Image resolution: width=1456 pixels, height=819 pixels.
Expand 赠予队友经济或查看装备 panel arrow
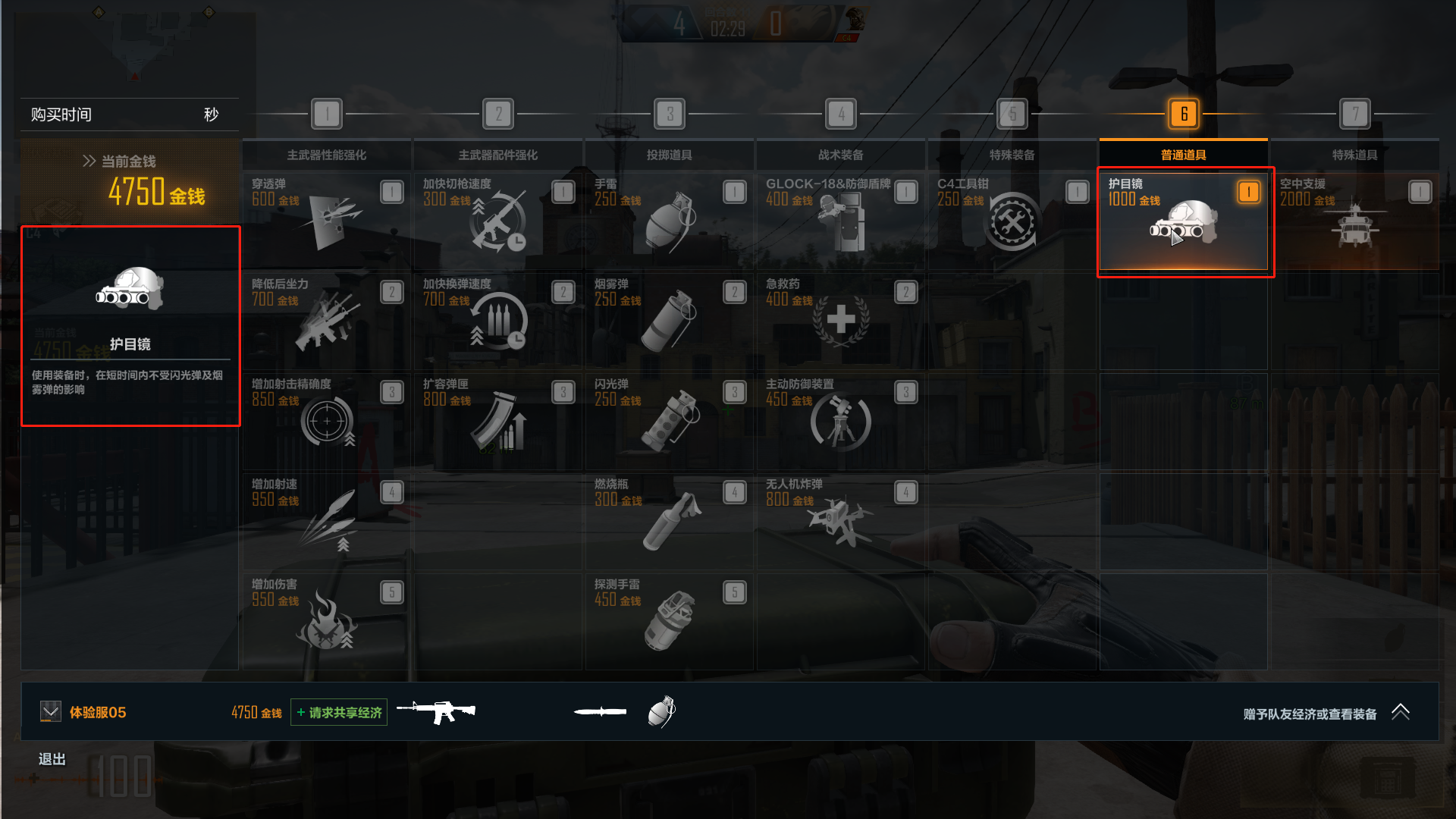pyautogui.click(x=1400, y=712)
